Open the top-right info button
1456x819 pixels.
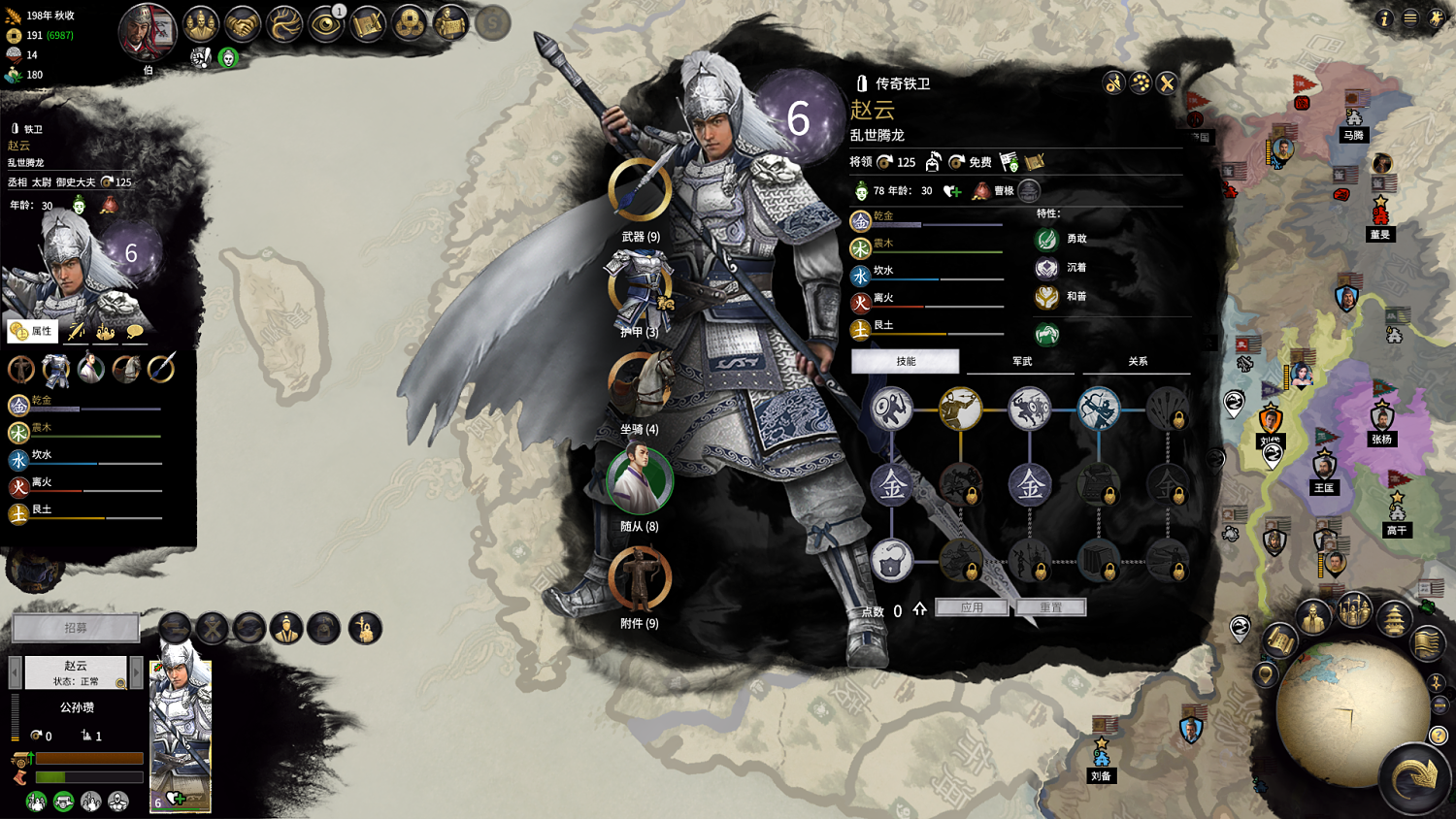click(1384, 18)
